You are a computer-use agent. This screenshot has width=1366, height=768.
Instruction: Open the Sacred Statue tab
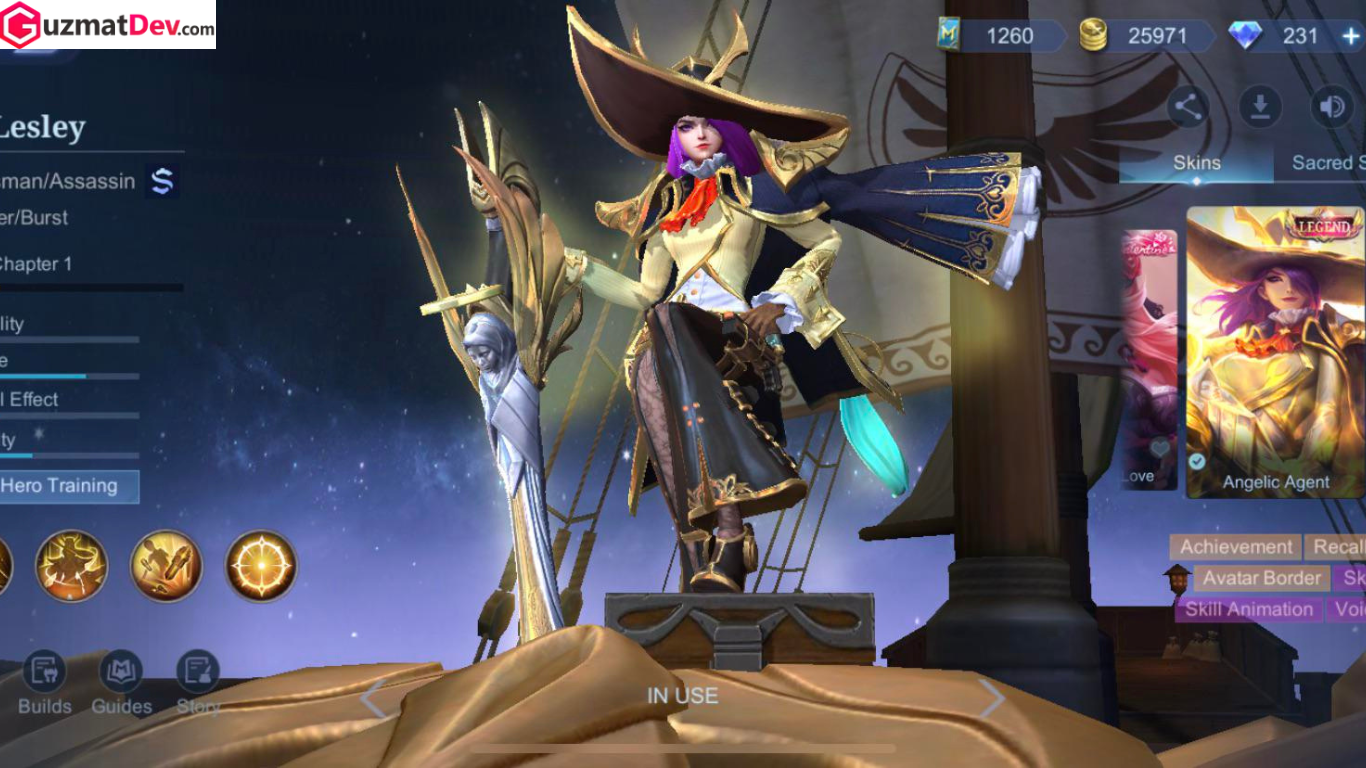click(1327, 163)
